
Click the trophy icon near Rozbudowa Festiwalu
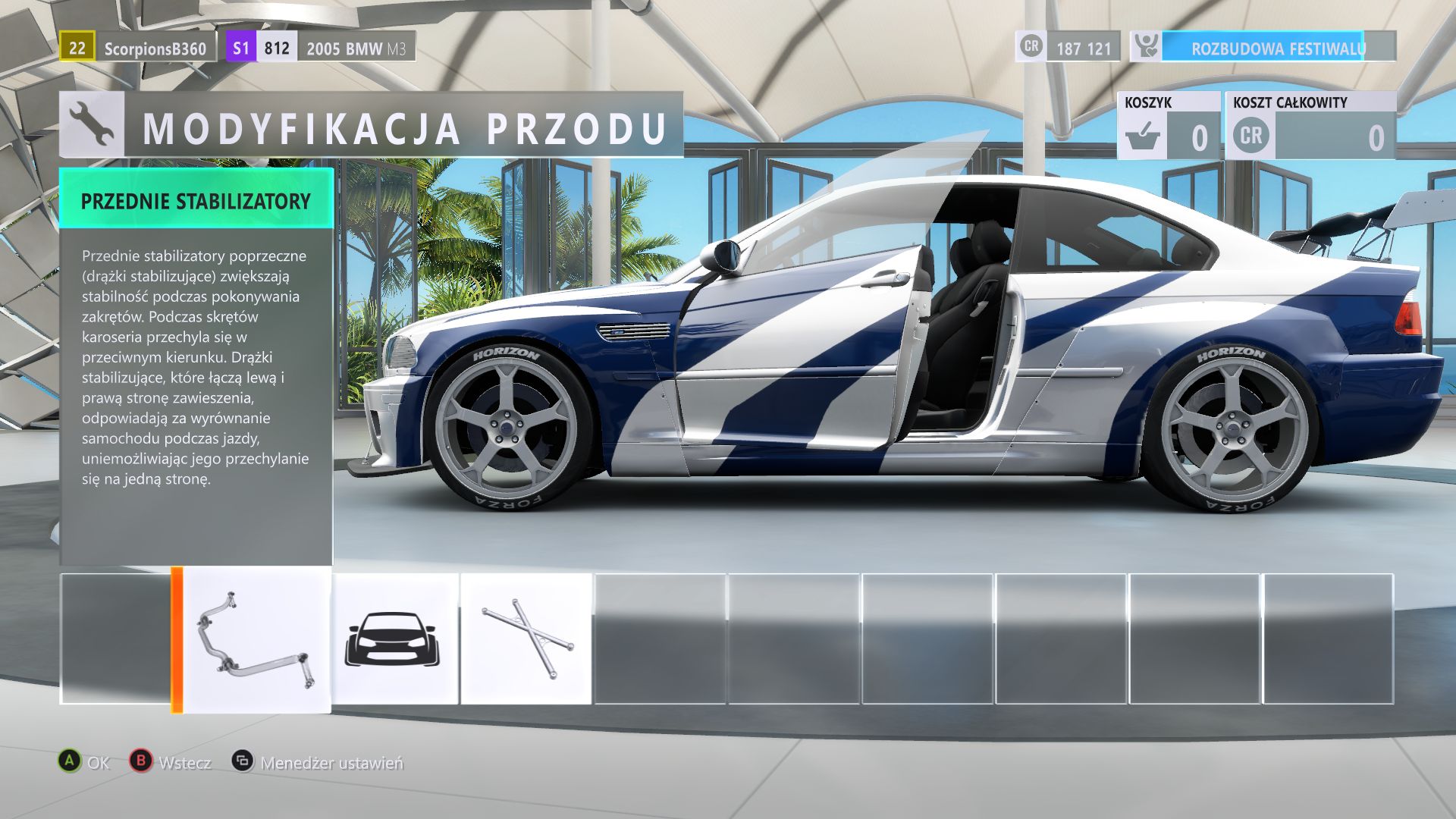pyautogui.click(x=1147, y=49)
